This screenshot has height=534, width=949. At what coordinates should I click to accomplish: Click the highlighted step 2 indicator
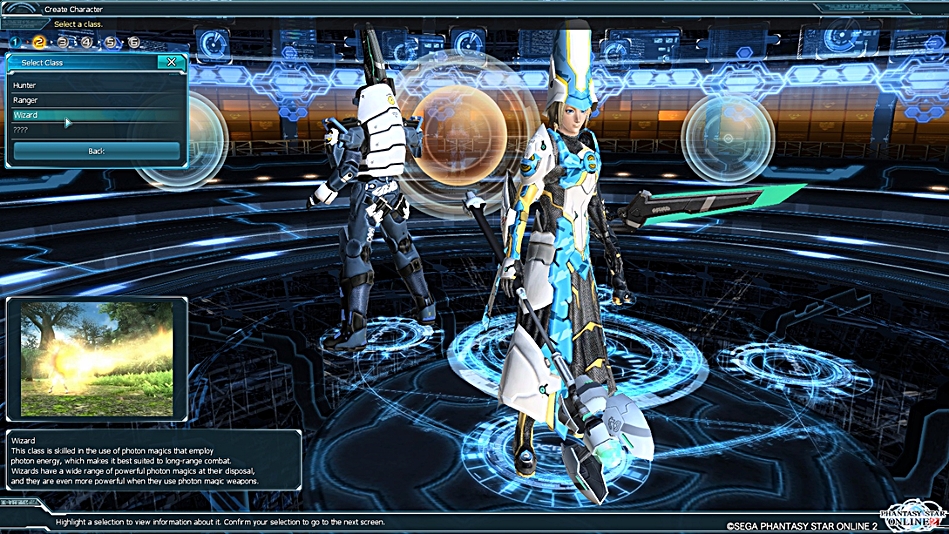coord(39,43)
